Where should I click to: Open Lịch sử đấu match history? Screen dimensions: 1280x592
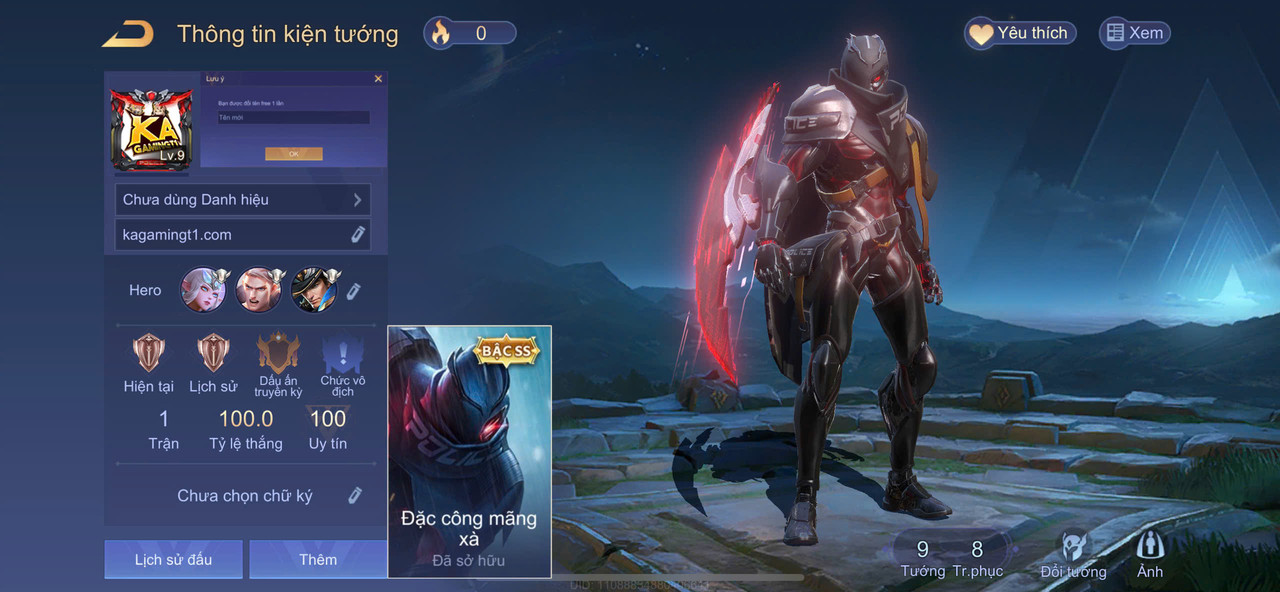[173, 560]
